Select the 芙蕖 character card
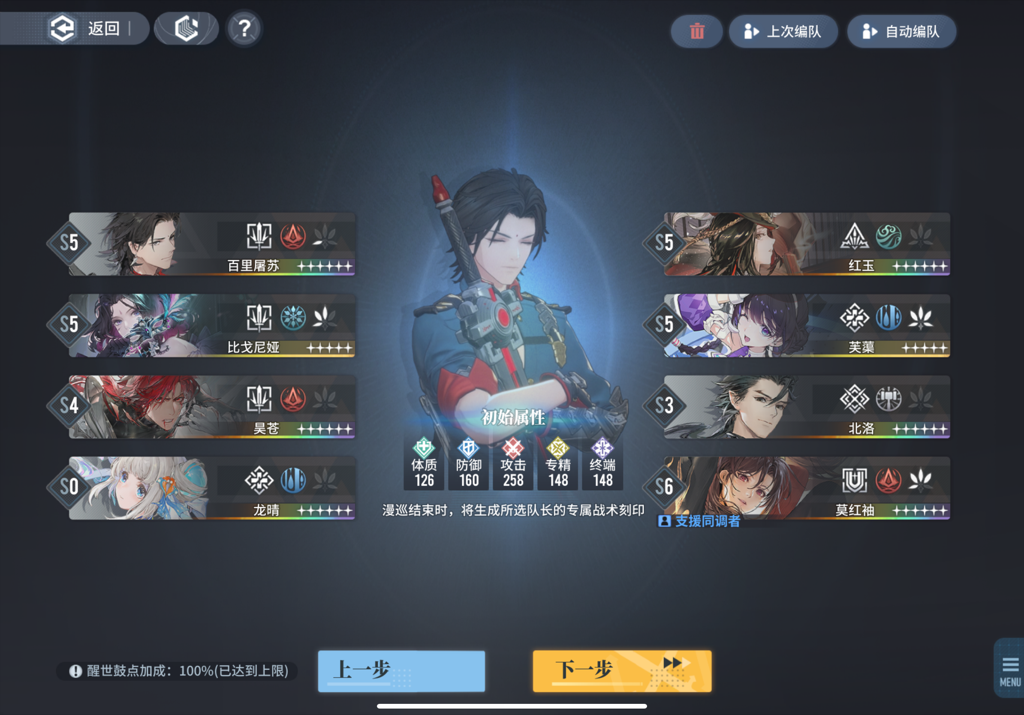Viewport: 1024px width, 715px height. [x=807, y=326]
